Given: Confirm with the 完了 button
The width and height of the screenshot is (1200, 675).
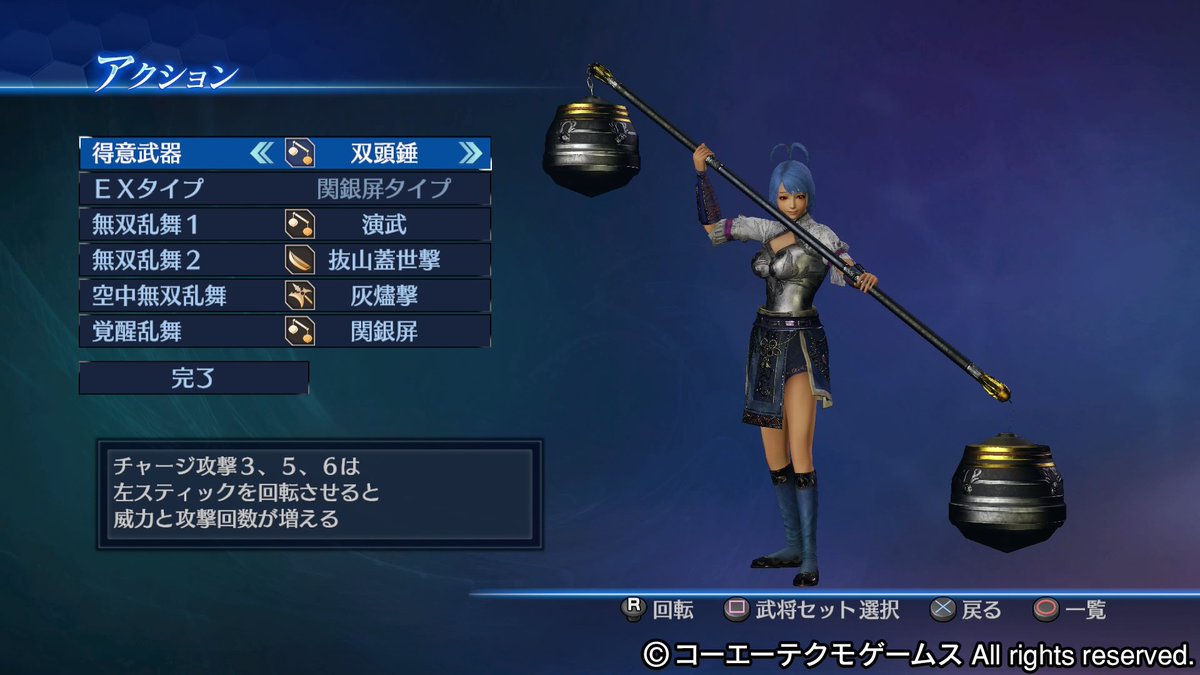Looking at the screenshot, I should pyautogui.click(x=194, y=378).
